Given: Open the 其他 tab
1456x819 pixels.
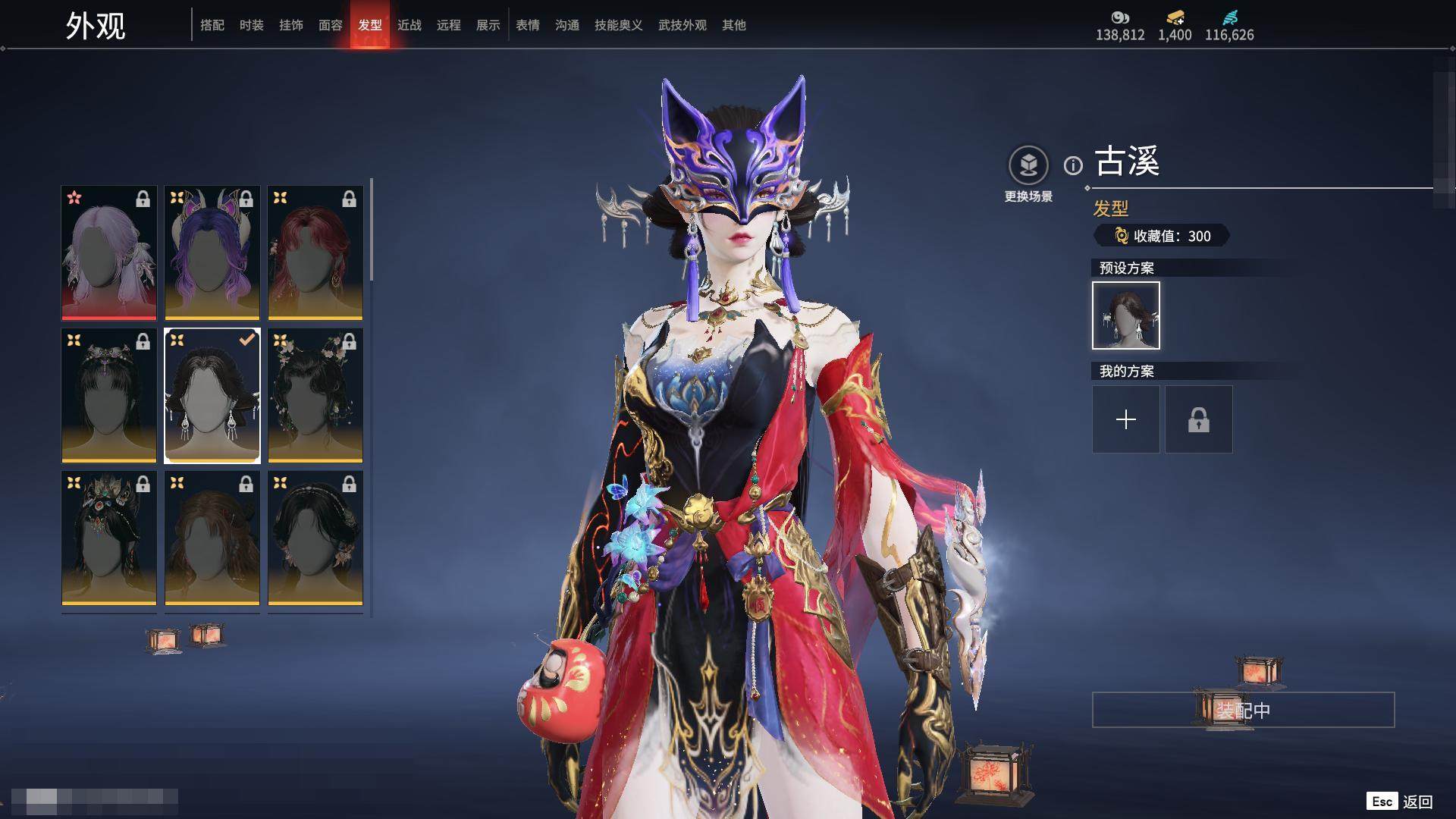Looking at the screenshot, I should coord(734,25).
